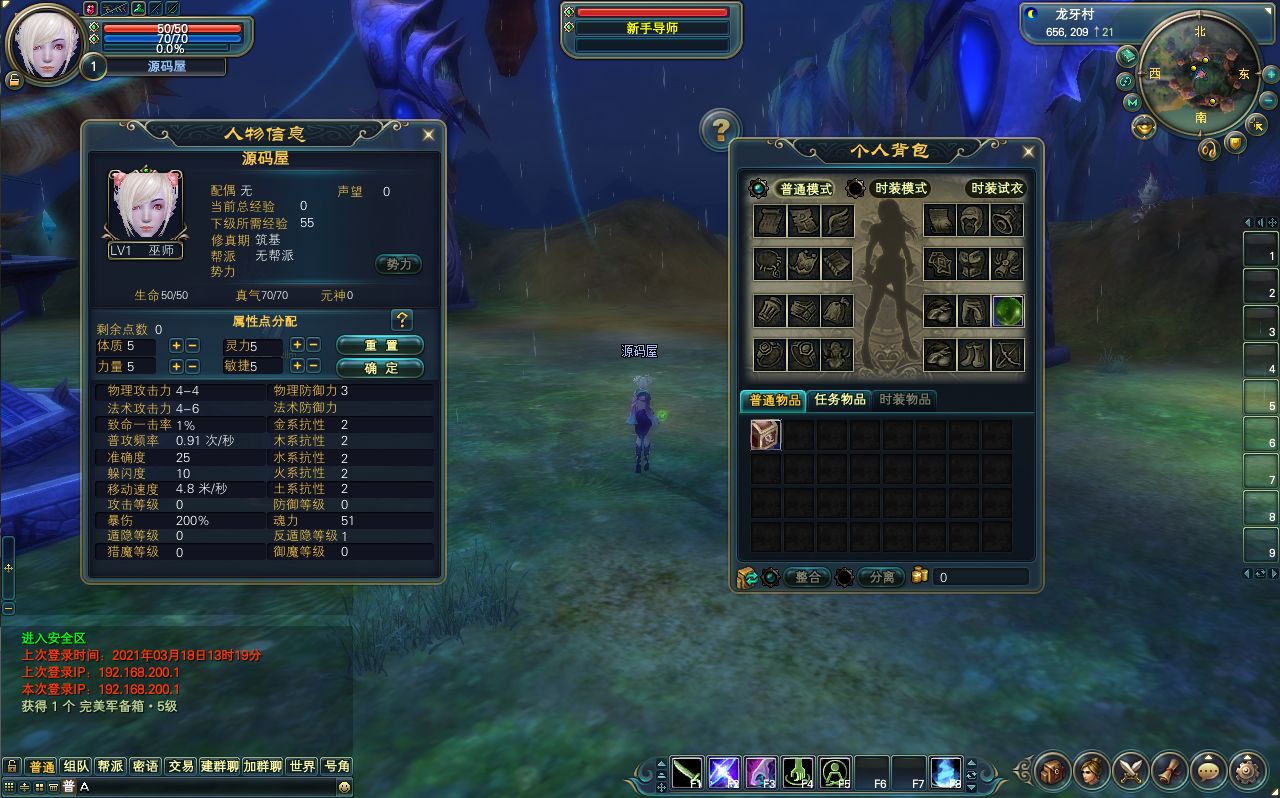Screen dimensions: 1280x798
Task: Select the 完美军备箱 item in the bag
Action: (766, 434)
